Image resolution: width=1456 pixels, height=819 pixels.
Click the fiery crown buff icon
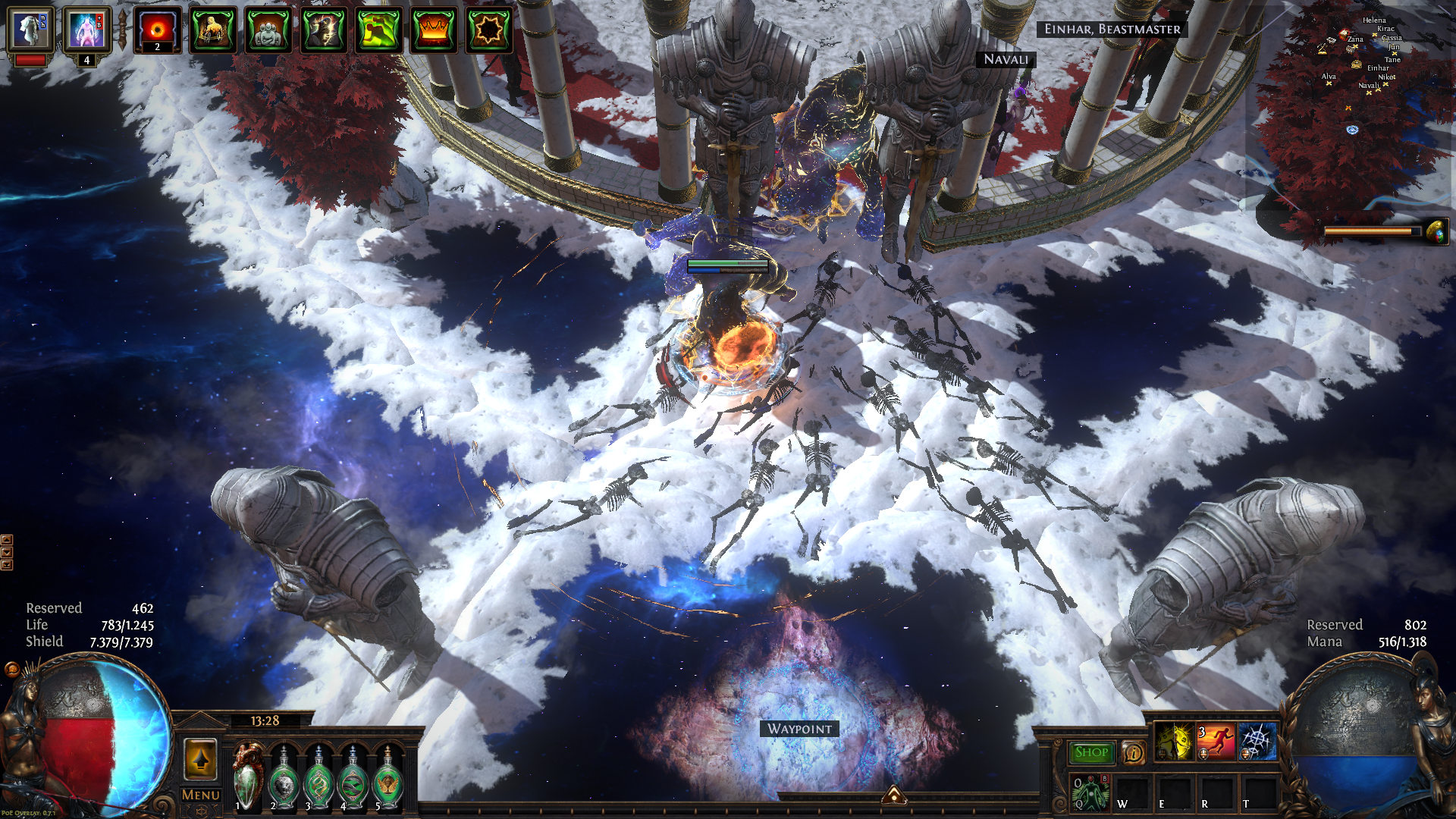pyautogui.click(x=434, y=30)
